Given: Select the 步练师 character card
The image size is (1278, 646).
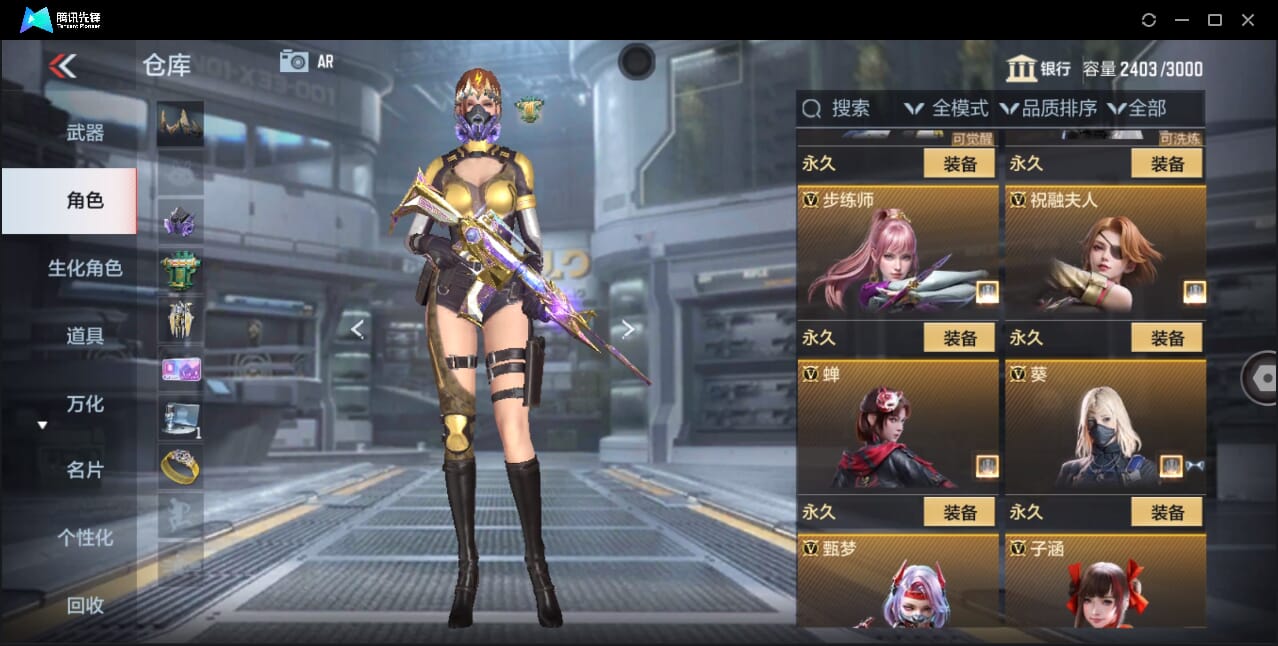Looking at the screenshot, I should (x=898, y=250).
